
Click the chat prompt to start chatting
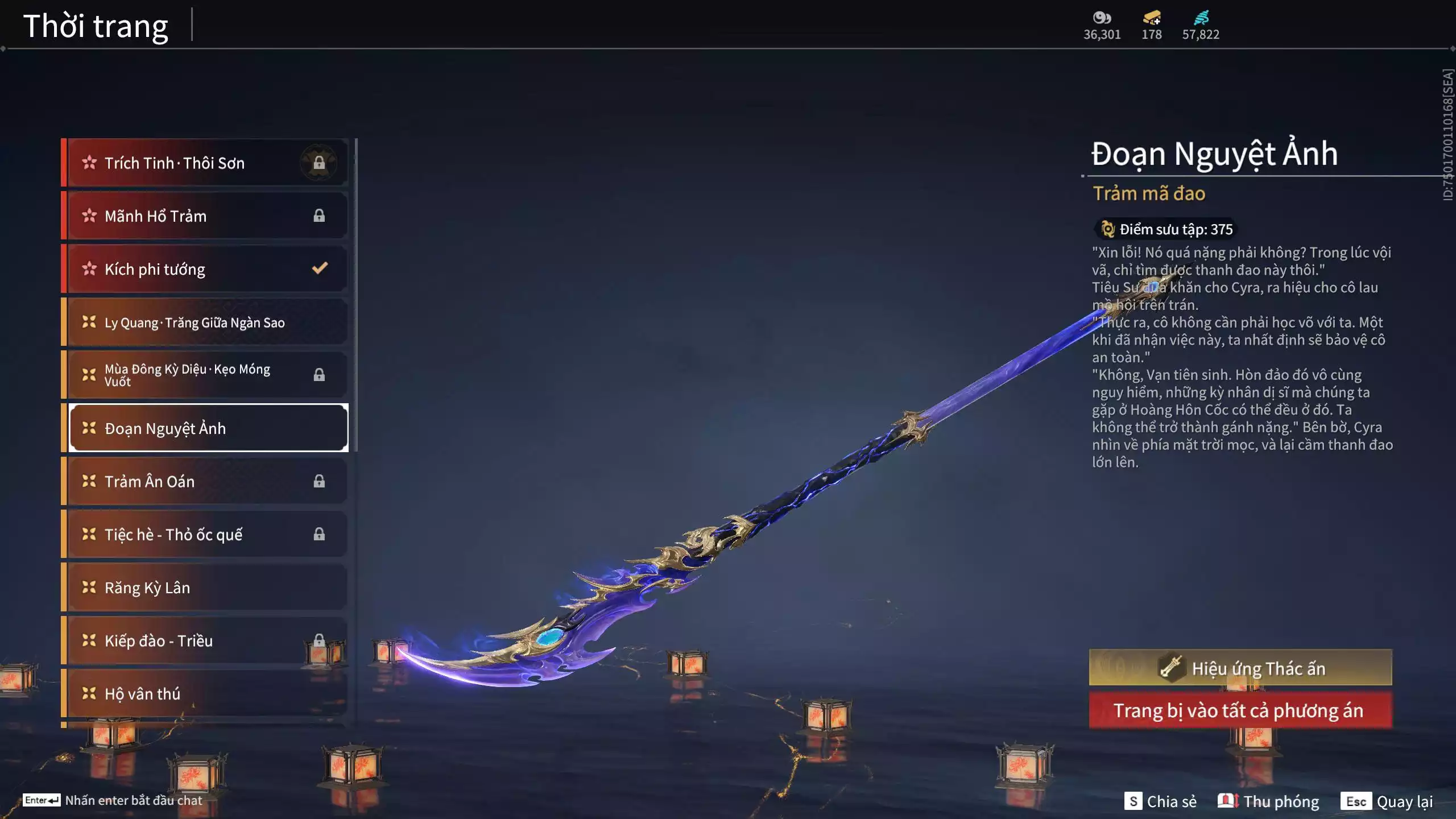coord(113,800)
